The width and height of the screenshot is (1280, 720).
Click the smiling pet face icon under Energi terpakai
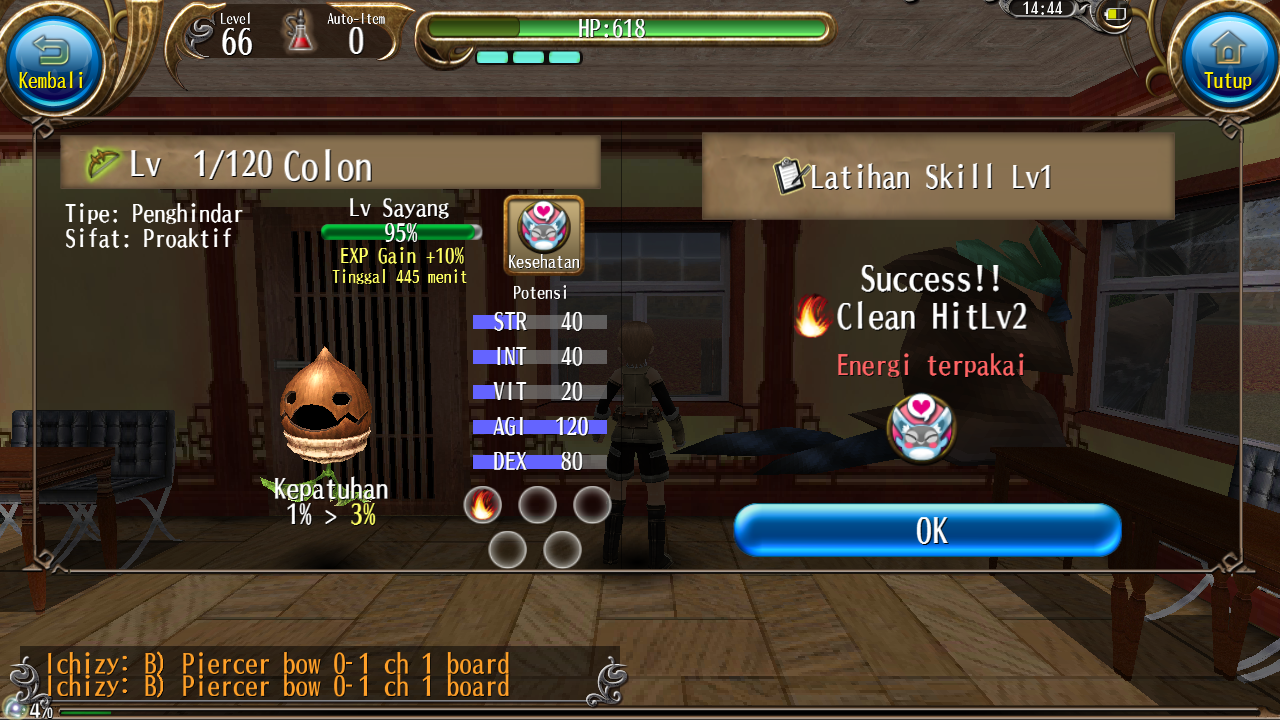point(920,428)
